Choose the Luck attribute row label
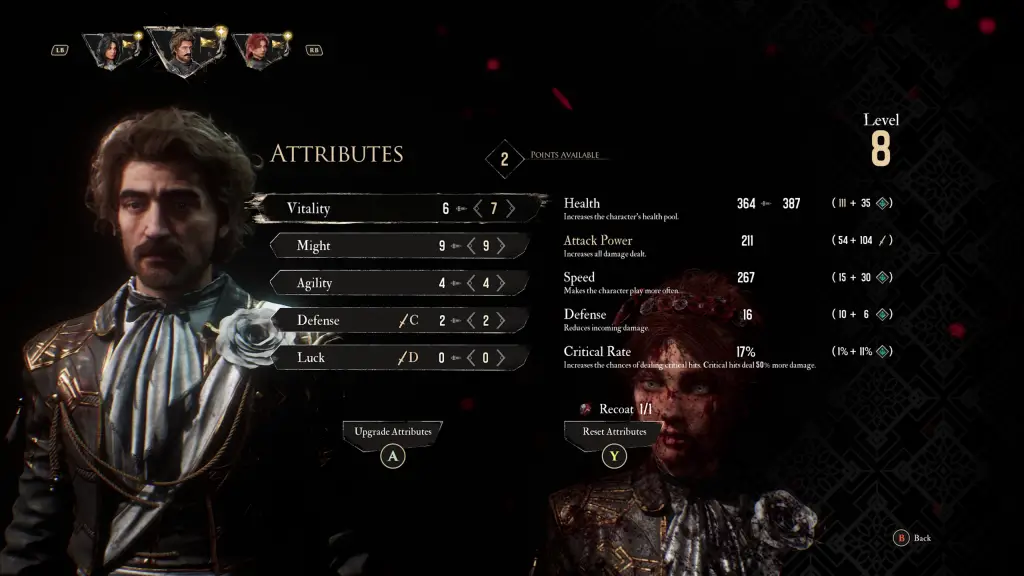Viewport: 1024px width, 576px height. click(310, 357)
